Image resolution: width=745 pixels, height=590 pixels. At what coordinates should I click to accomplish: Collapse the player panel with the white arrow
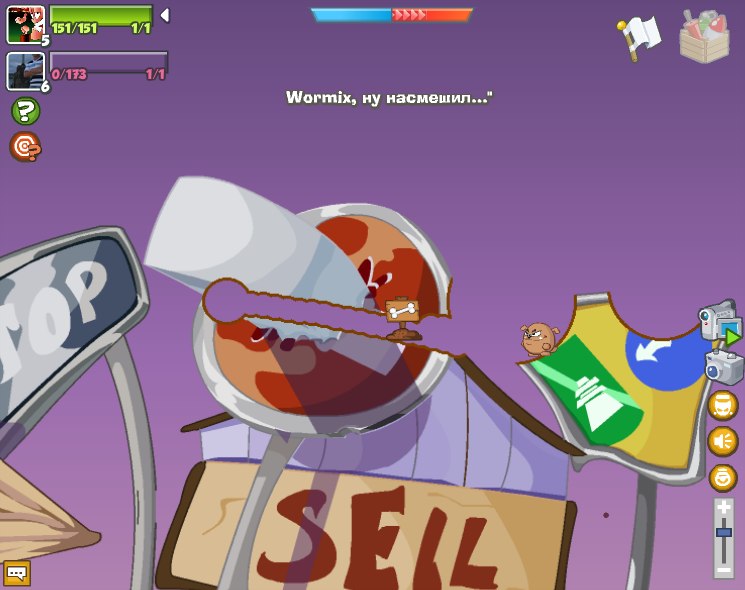click(165, 15)
